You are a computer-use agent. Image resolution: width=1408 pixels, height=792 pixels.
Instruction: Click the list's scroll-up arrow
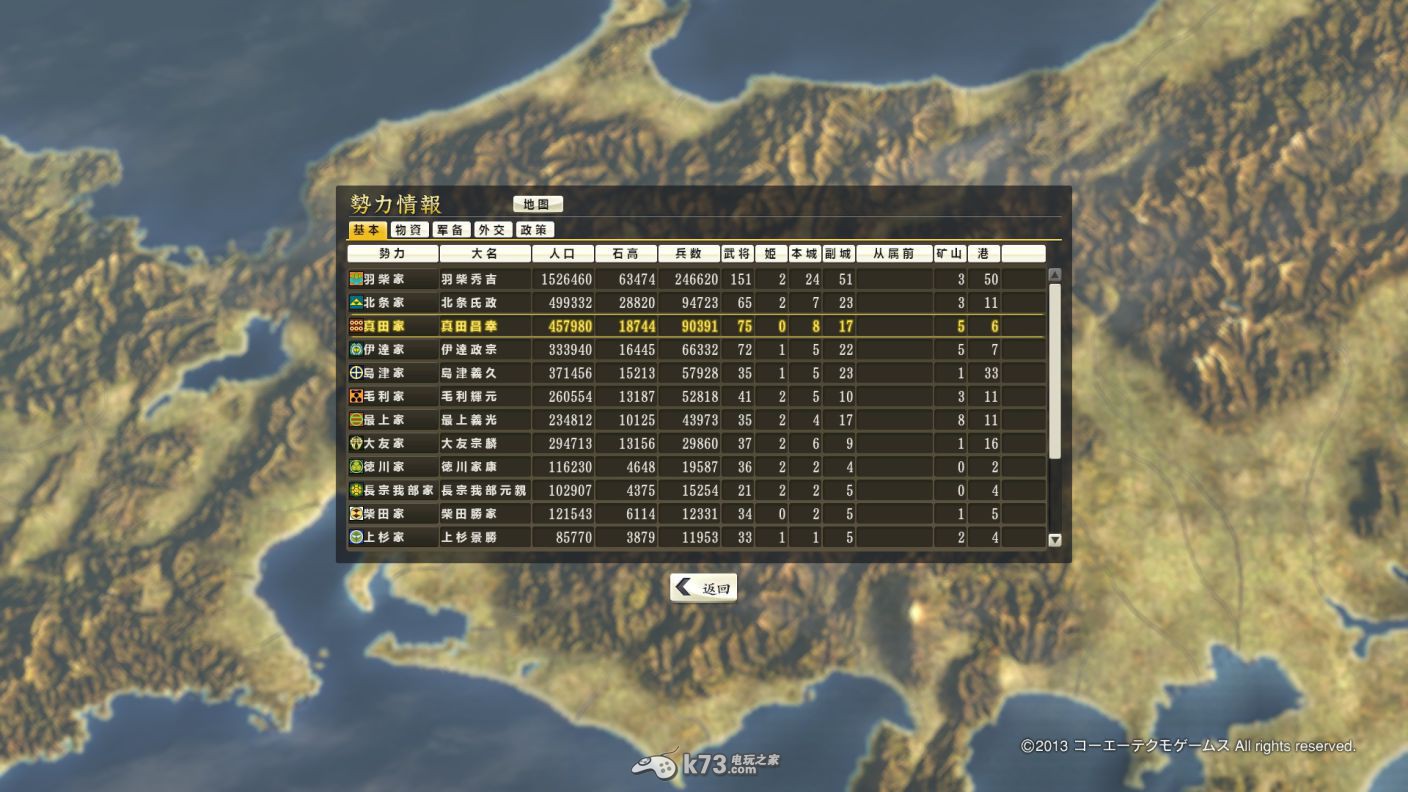[x=1054, y=275]
